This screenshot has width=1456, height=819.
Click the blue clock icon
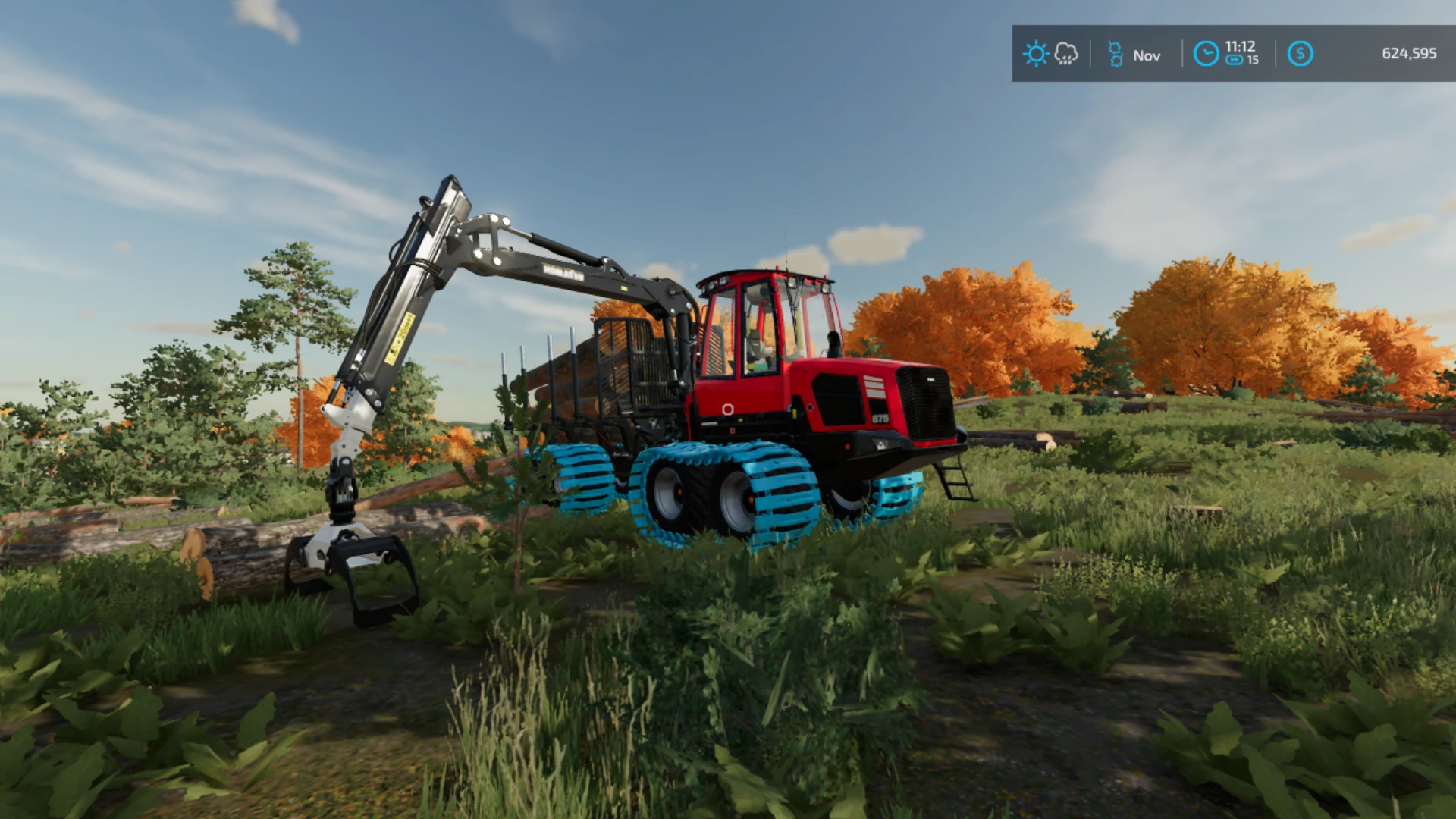(1206, 54)
